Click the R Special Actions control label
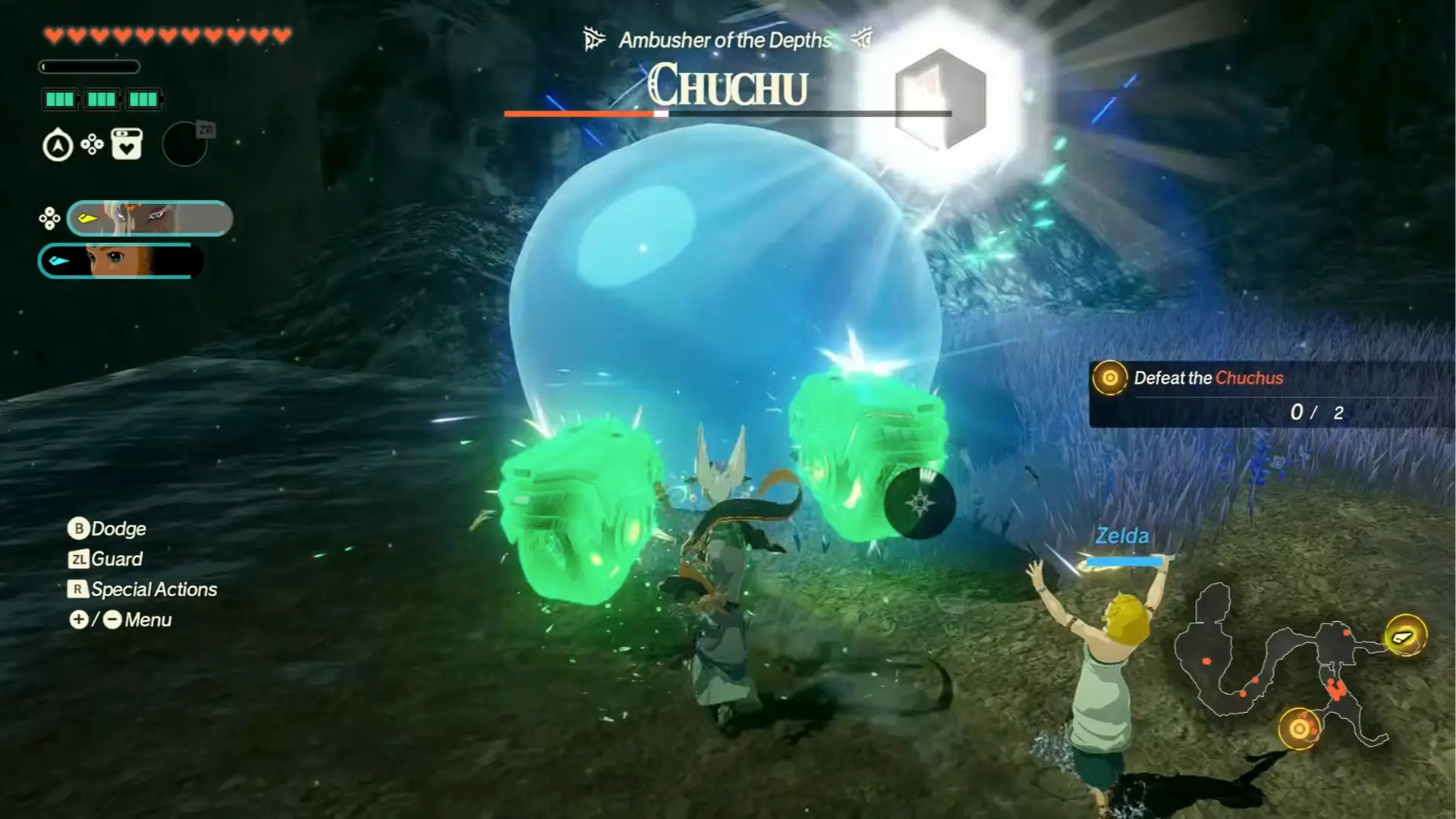The image size is (1456, 819). [141, 589]
